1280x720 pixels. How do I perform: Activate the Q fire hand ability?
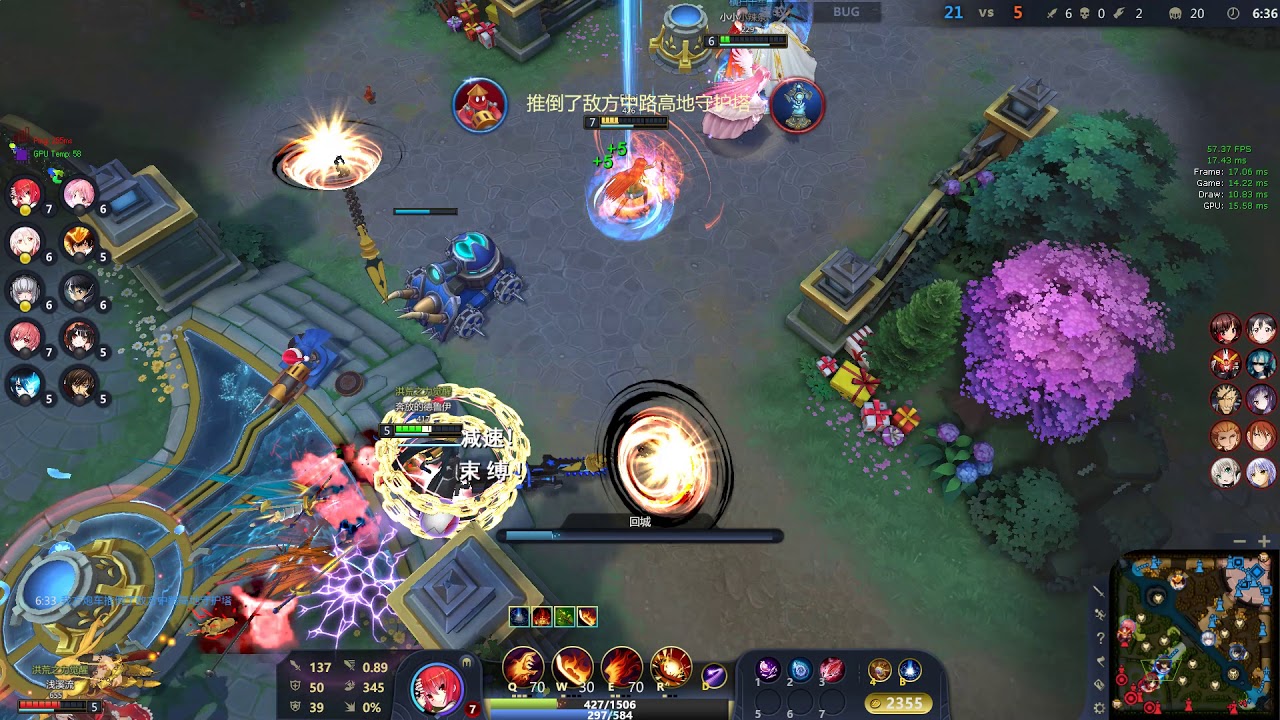522,666
